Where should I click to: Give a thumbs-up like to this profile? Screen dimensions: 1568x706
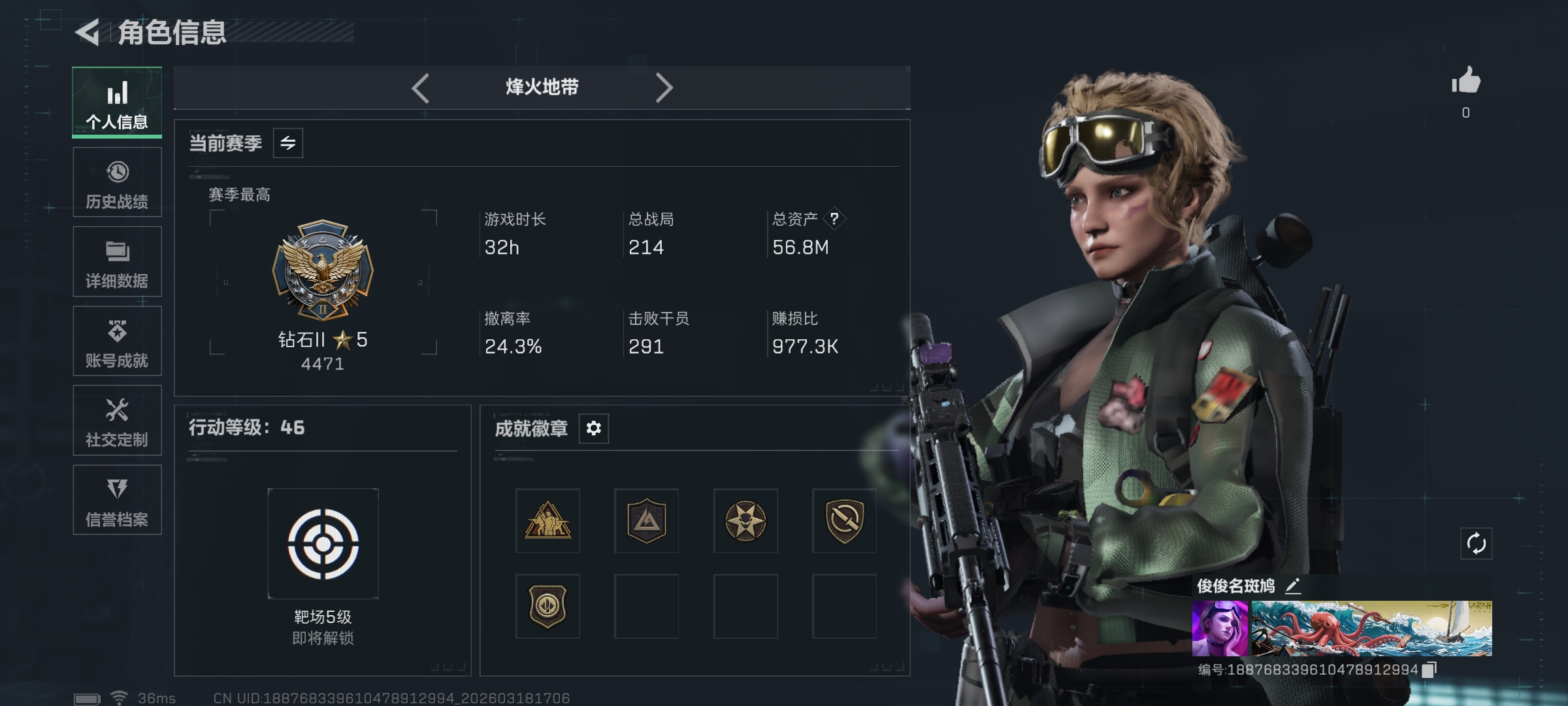pos(1466,82)
